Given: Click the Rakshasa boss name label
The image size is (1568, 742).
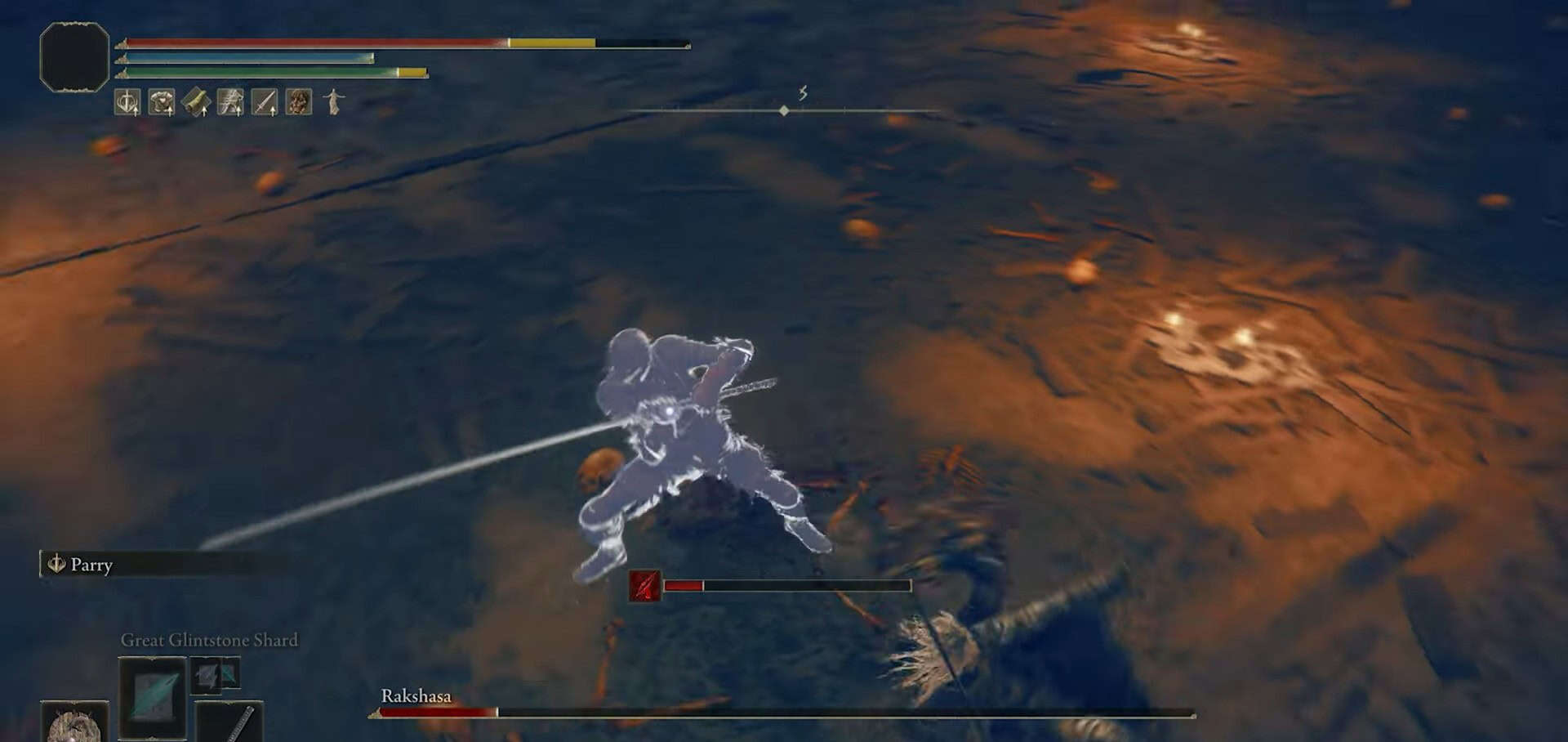Looking at the screenshot, I should pyautogui.click(x=418, y=697).
